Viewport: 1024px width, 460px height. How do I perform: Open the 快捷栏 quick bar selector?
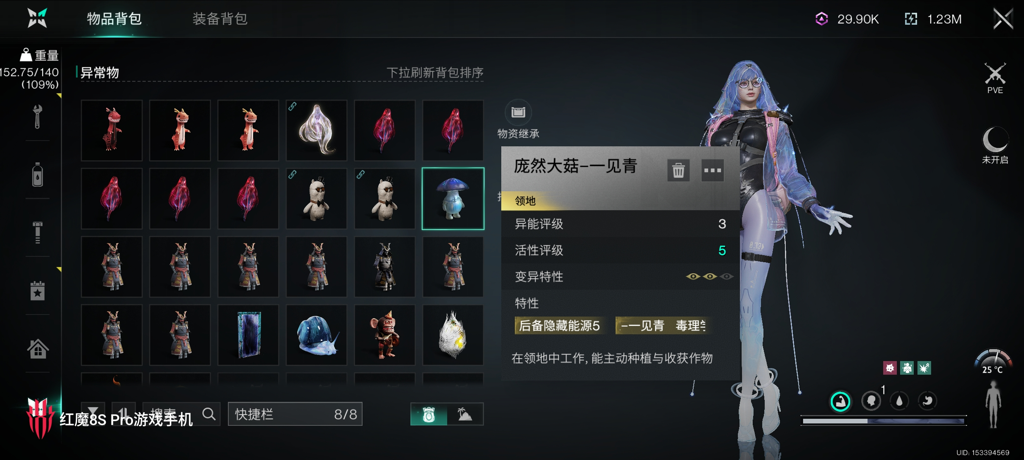click(295, 414)
